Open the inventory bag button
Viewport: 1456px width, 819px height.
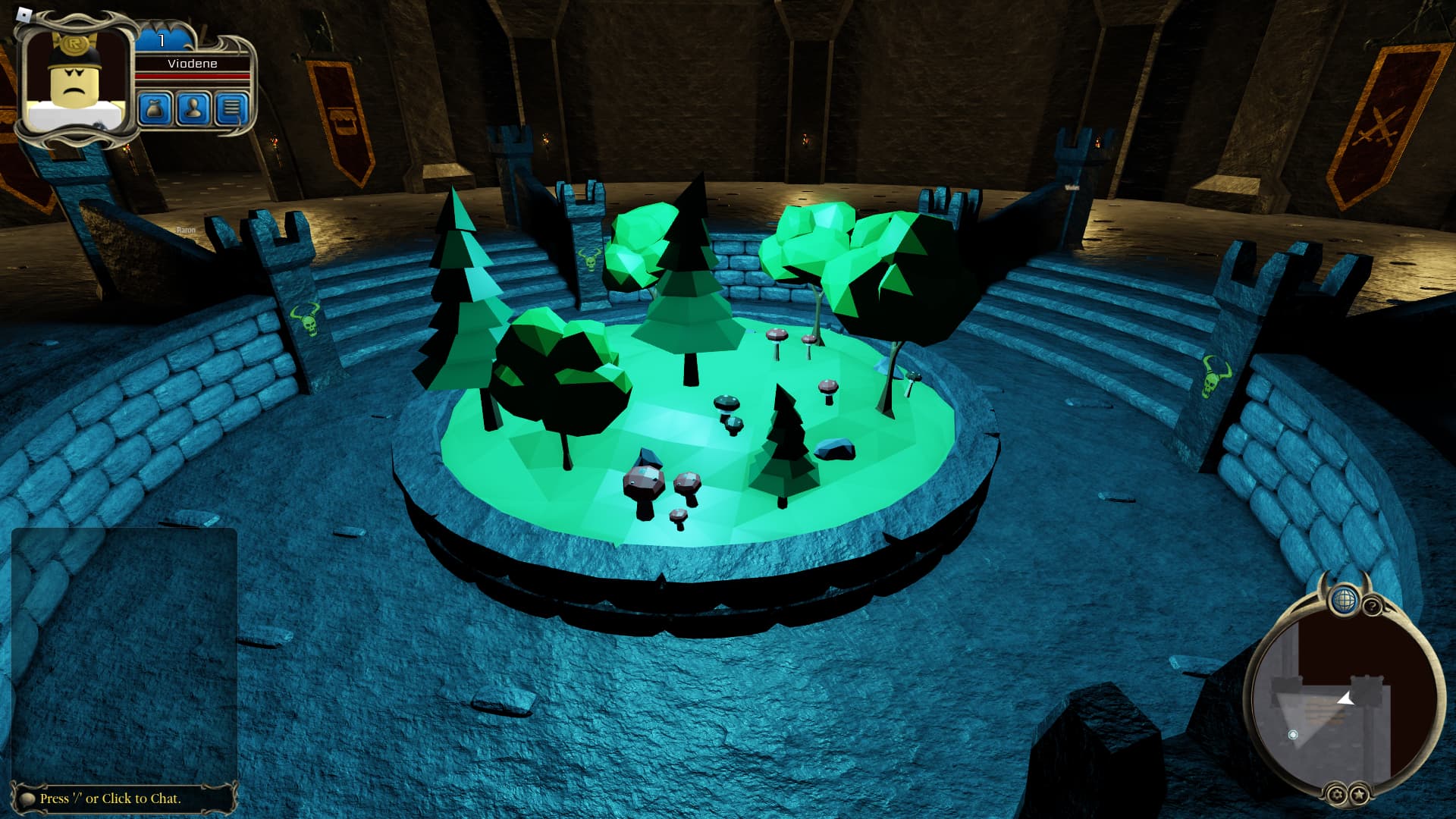pos(155,109)
